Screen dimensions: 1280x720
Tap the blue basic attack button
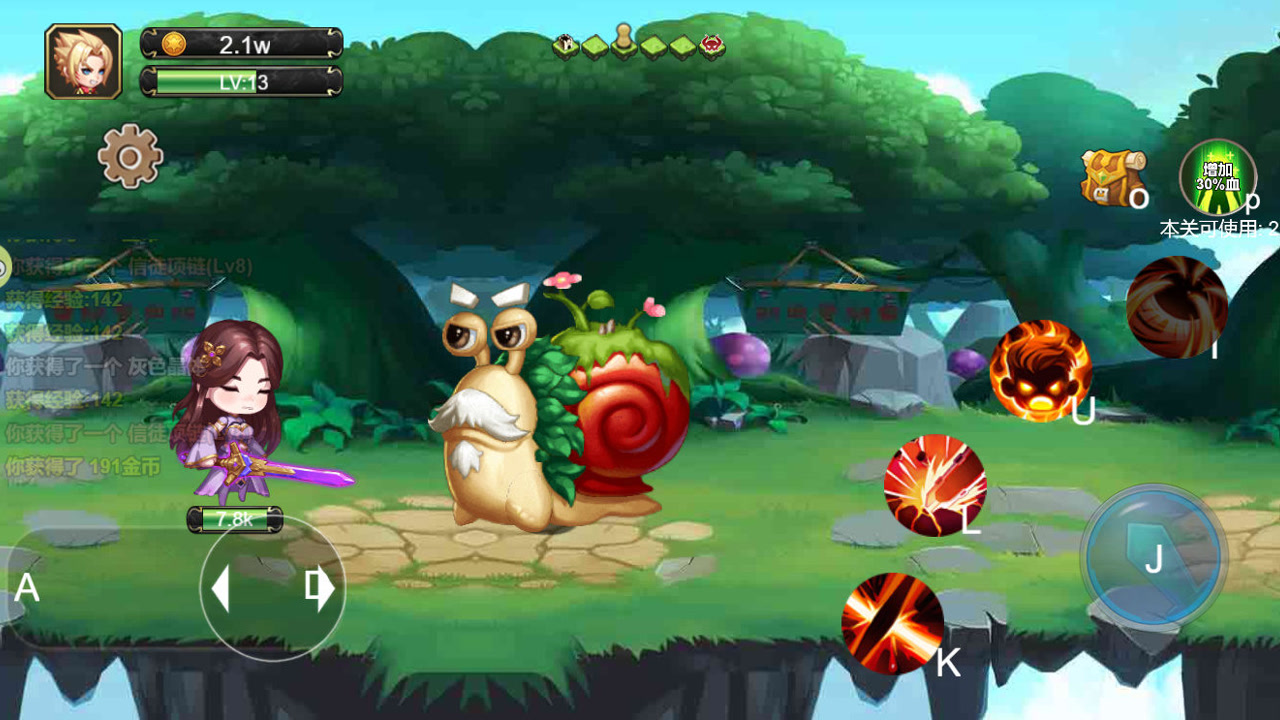pos(1154,556)
